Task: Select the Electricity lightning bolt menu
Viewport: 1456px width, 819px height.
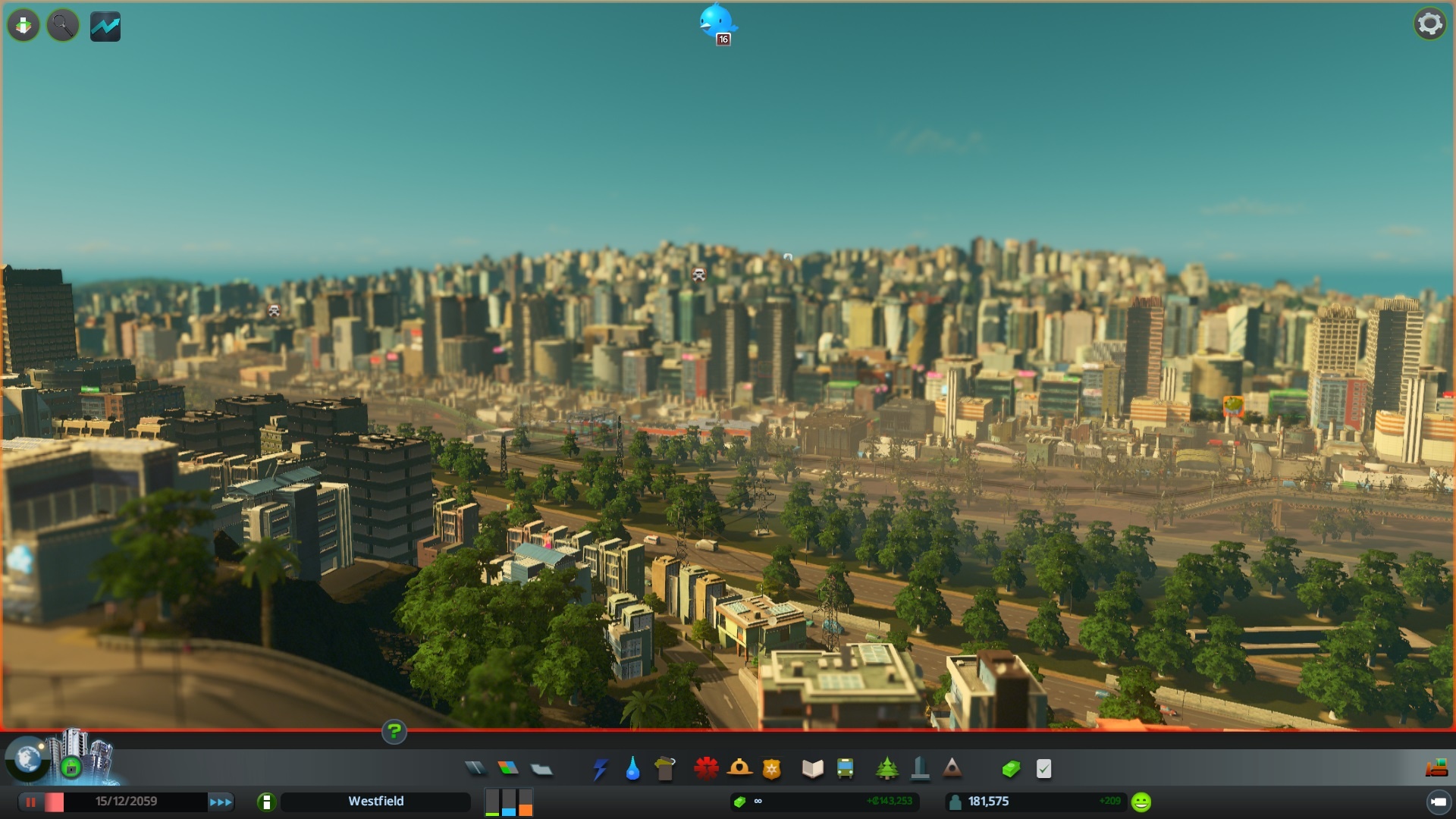Action: [x=600, y=769]
